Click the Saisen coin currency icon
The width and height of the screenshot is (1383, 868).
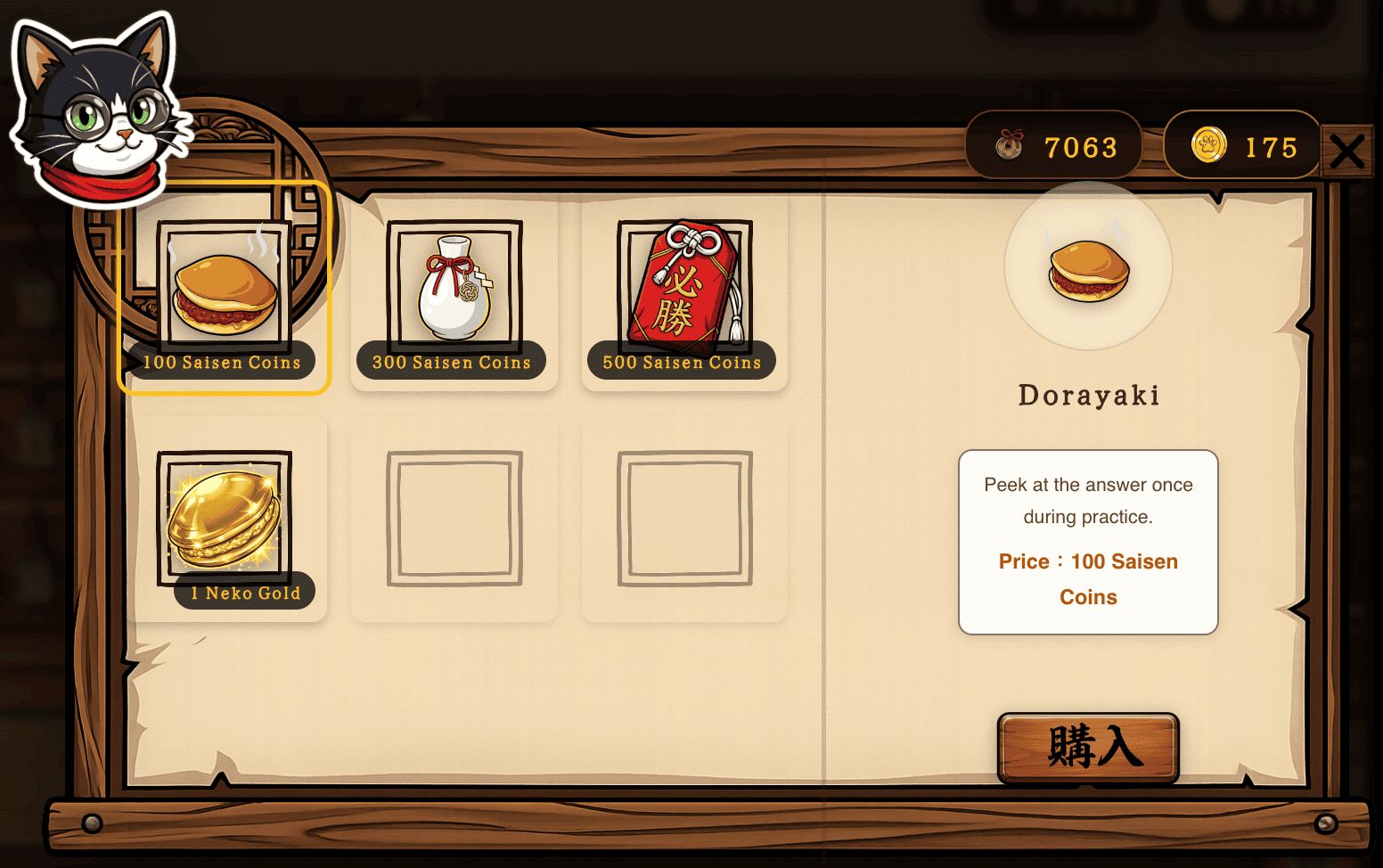[1006, 145]
